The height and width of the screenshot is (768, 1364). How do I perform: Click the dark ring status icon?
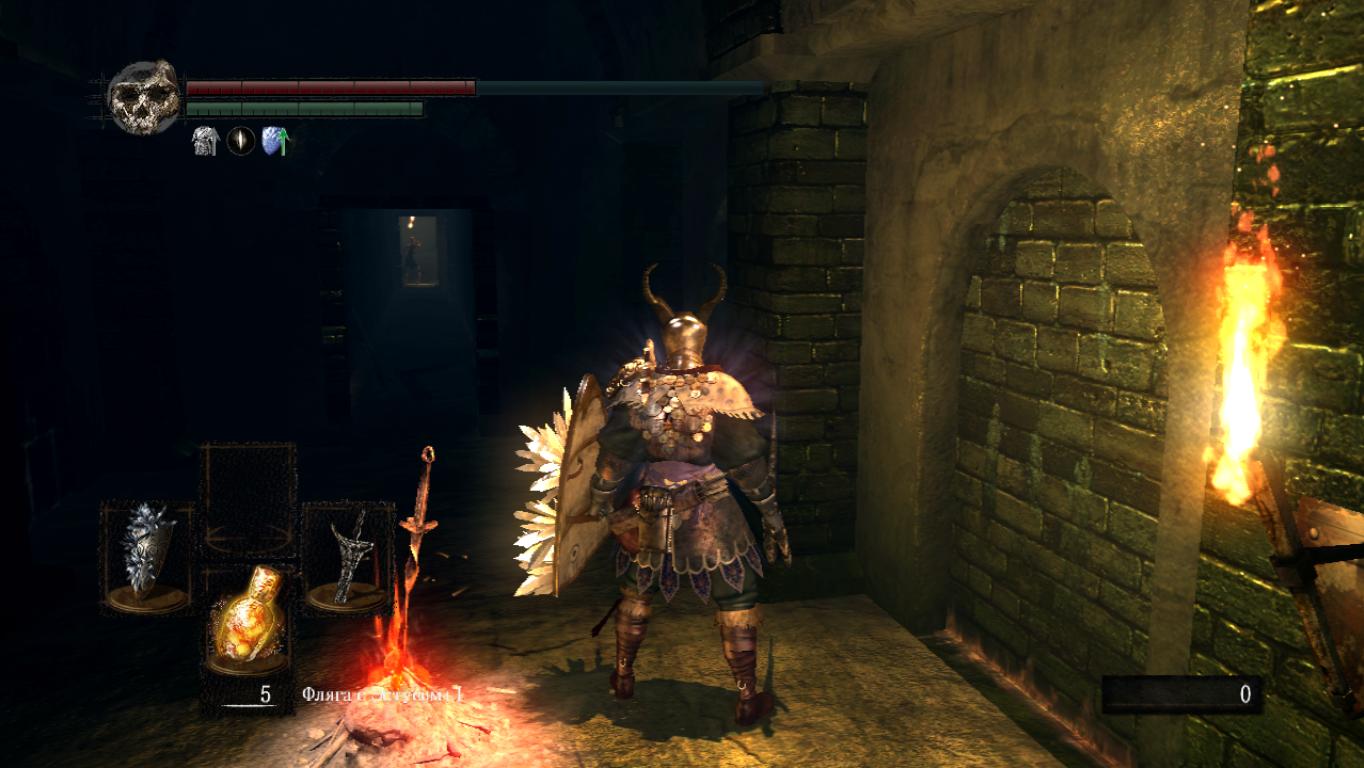[240, 141]
